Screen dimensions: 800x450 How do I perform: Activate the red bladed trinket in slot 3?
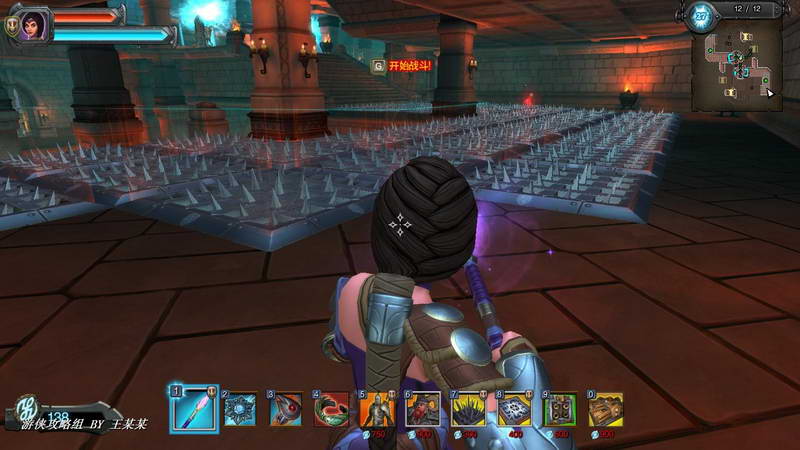[286, 409]
